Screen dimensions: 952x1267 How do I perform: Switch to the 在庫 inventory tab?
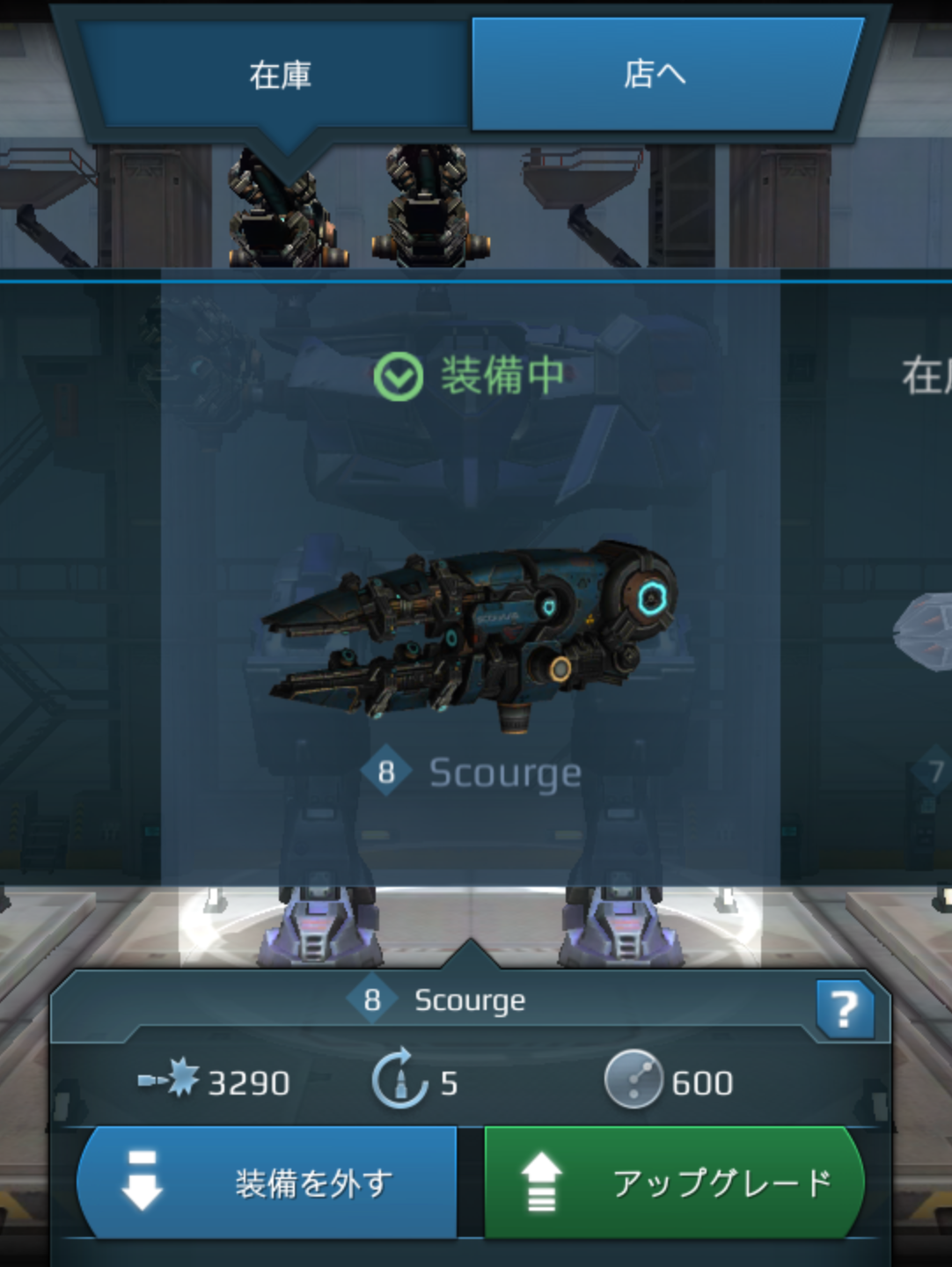[x=279, y=76]
